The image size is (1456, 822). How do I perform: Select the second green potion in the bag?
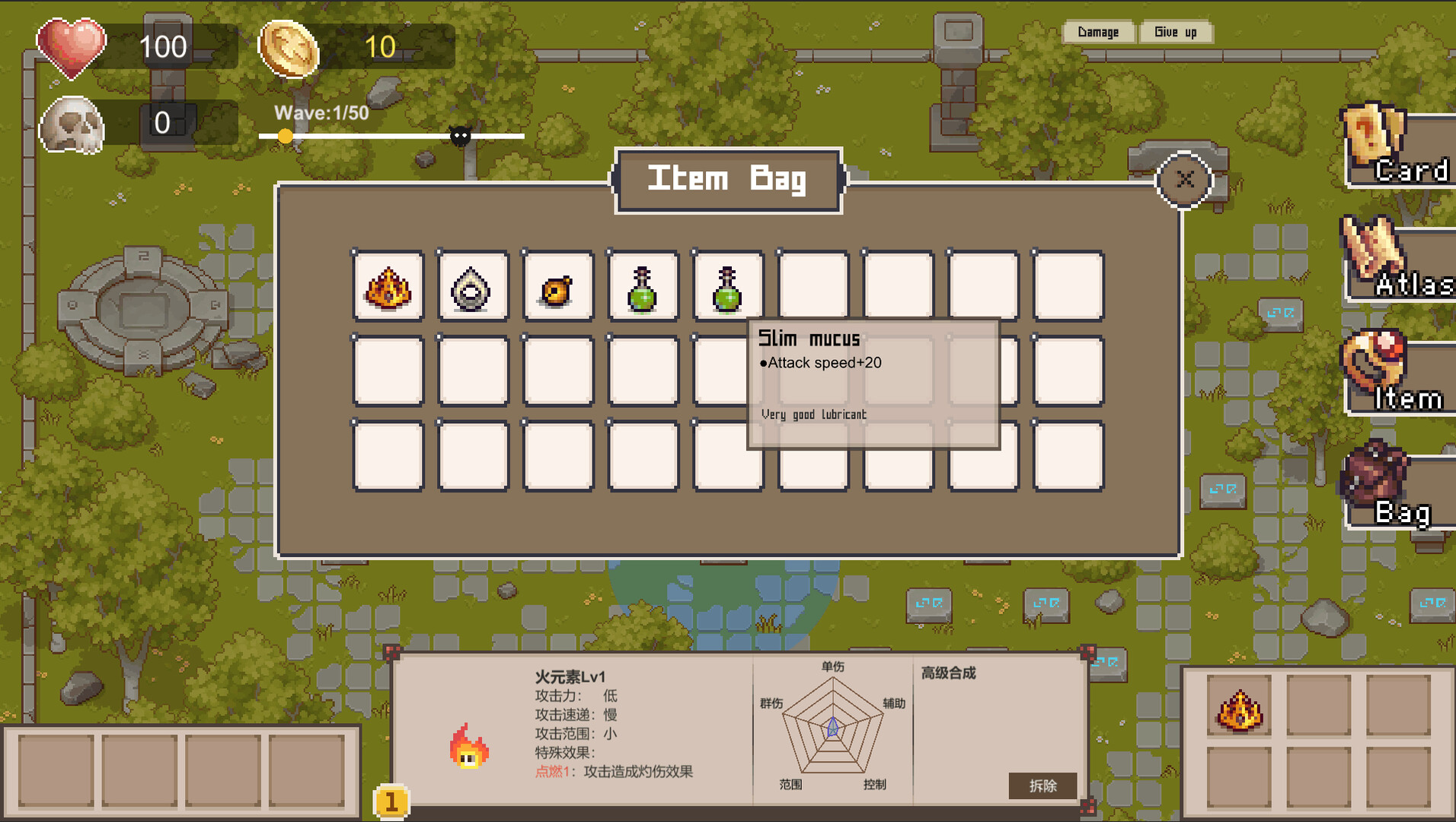coord(728,288)
